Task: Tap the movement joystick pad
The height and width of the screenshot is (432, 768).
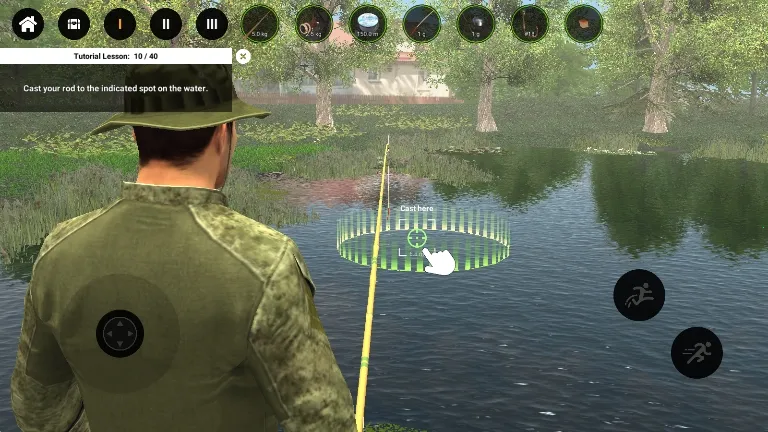Action: pyautogui.click(x=120, y=333)
